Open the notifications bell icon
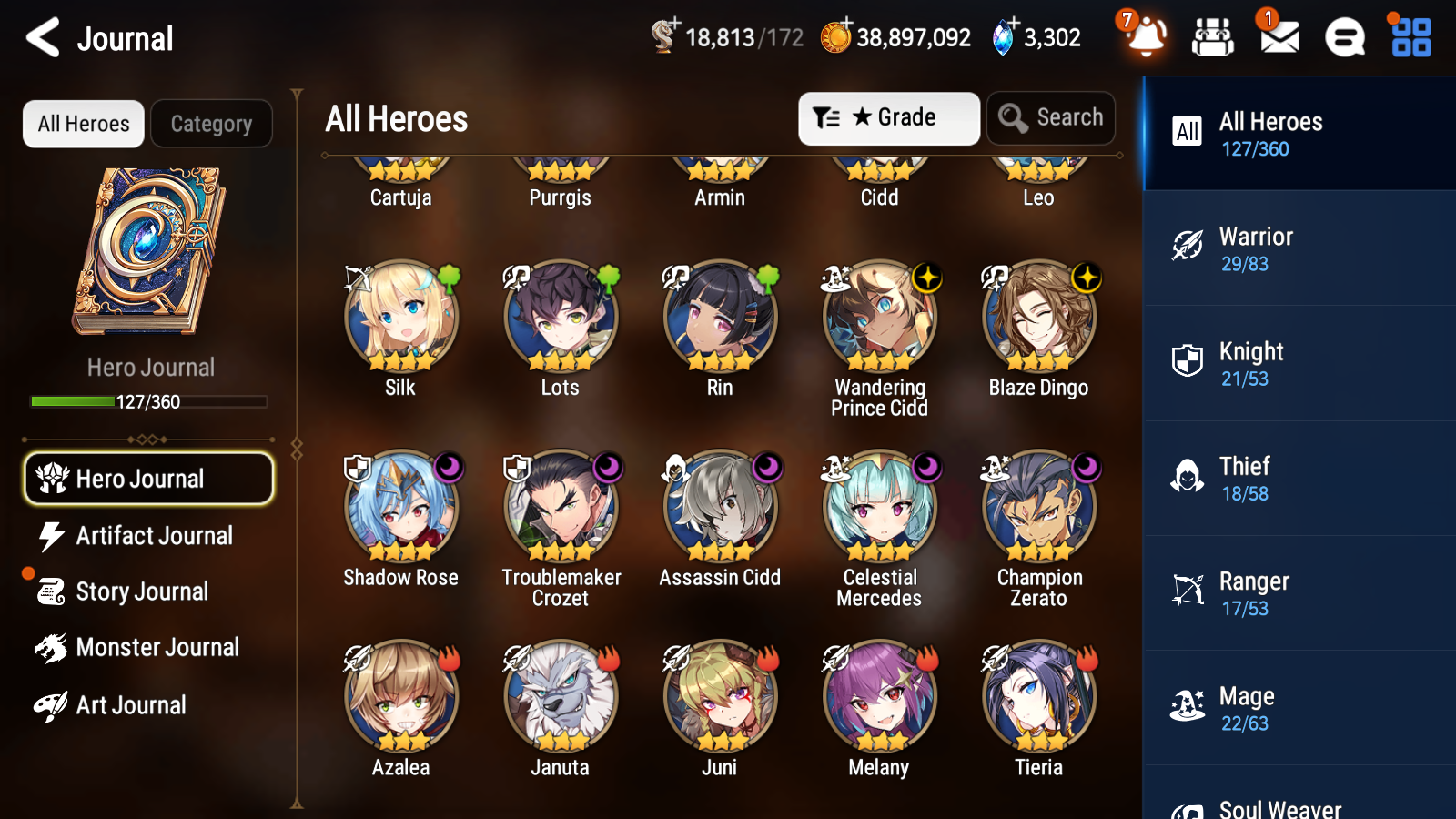 [1147, 39]
